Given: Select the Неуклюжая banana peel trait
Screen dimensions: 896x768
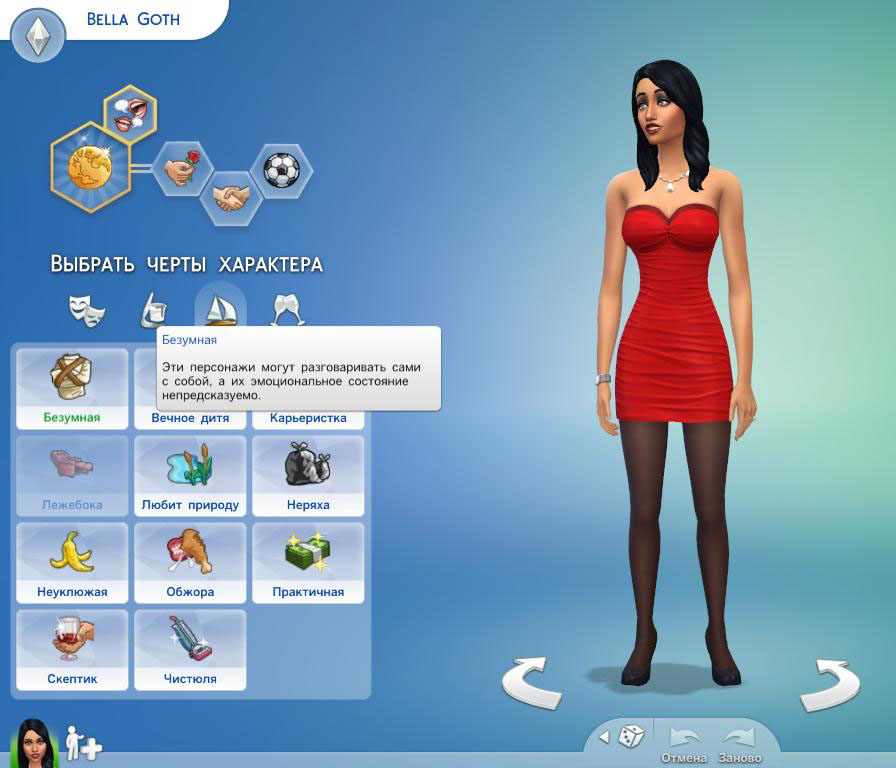Looking at the screenshot, I should point(72,562).
